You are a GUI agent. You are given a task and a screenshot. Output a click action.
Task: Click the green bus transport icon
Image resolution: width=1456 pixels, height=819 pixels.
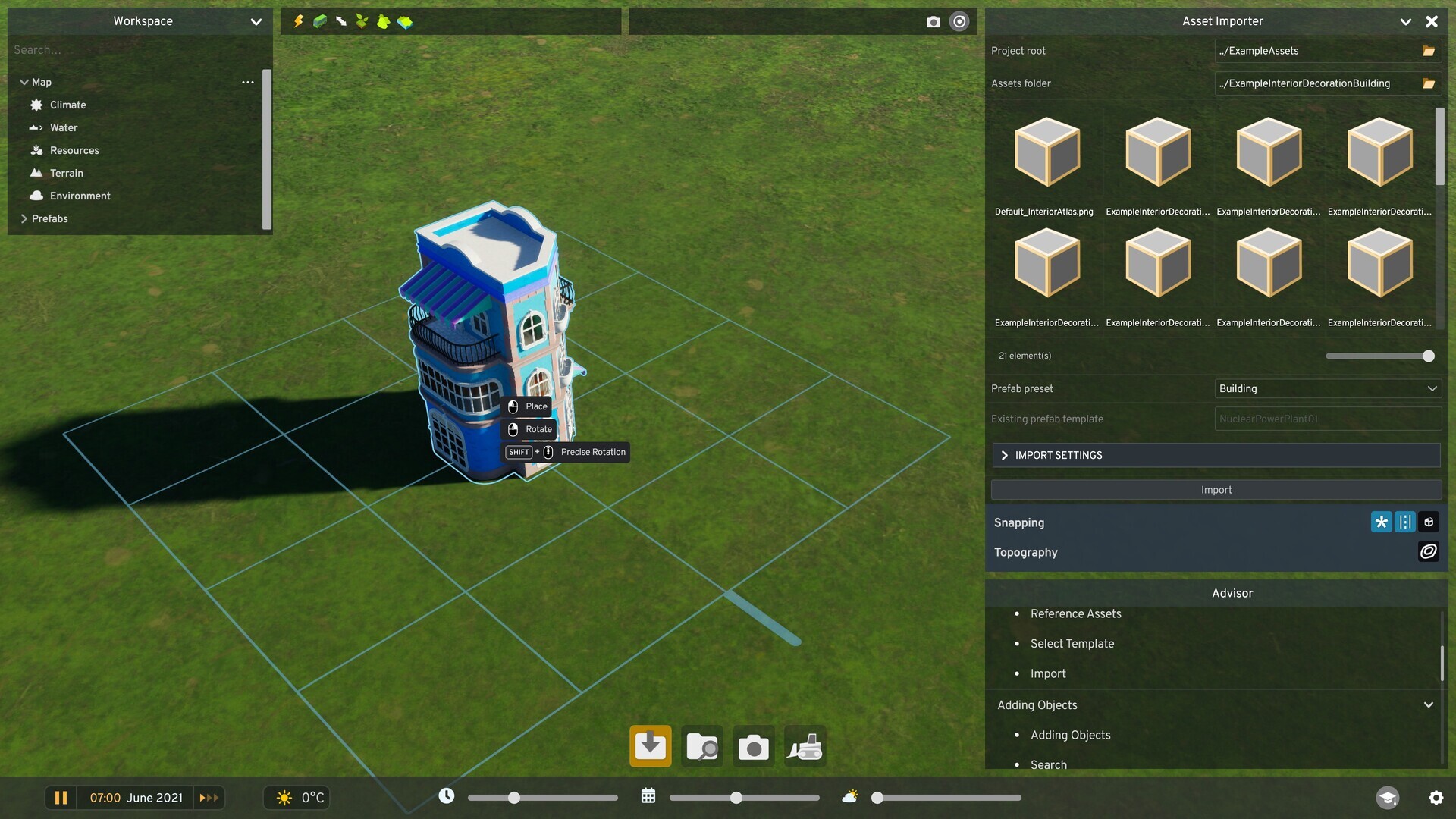[319, 21]
